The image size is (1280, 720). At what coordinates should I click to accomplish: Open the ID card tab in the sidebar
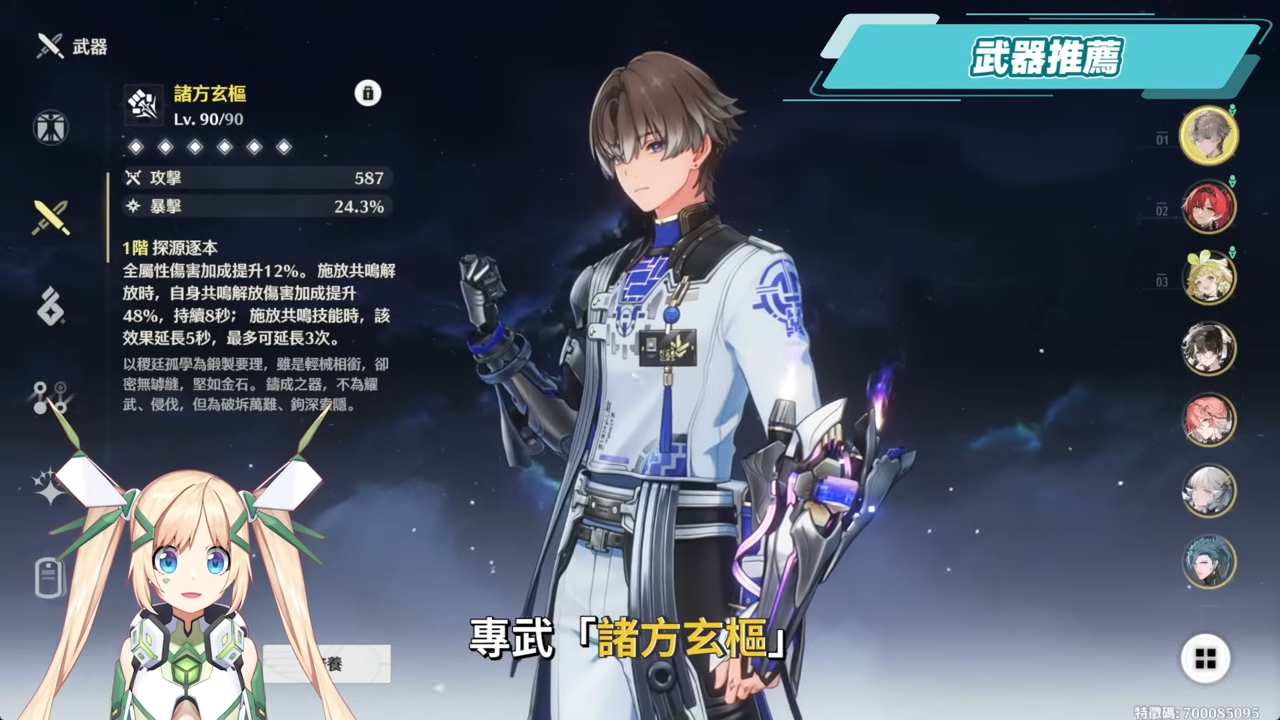tap(50, 577)
